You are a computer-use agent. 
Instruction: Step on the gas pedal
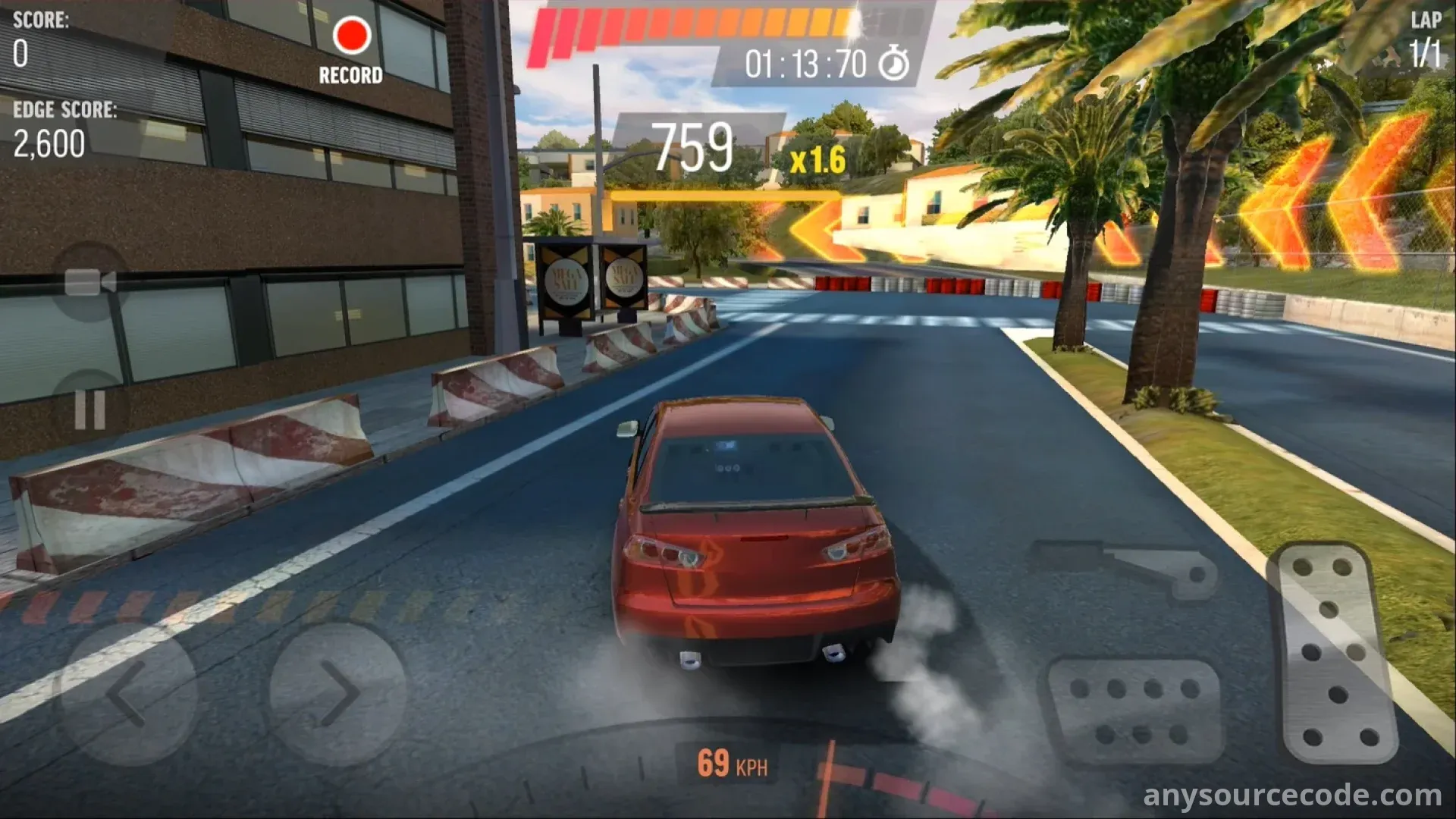click(x=1335, y=652)
